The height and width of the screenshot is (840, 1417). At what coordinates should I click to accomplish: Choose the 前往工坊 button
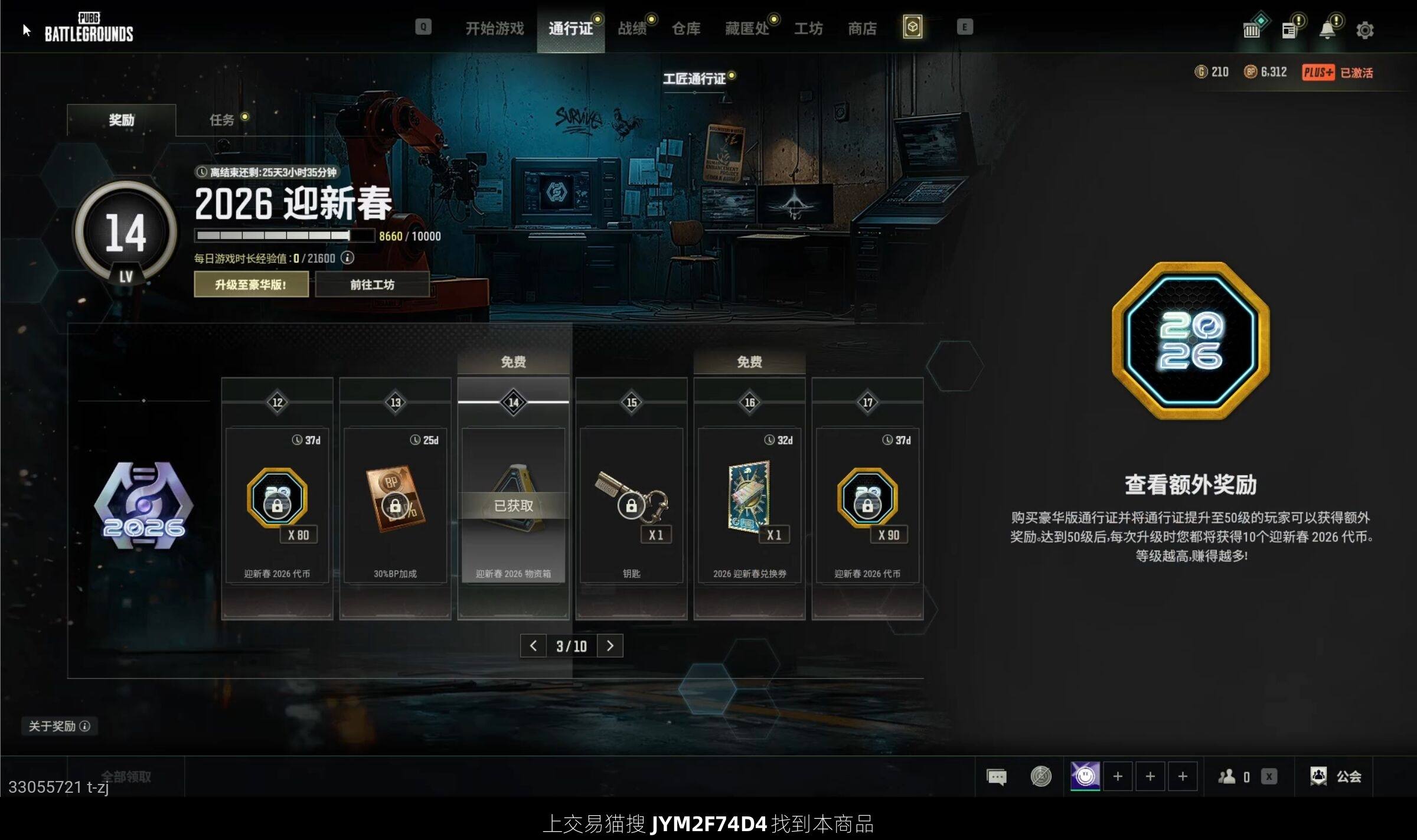point(372,285)
